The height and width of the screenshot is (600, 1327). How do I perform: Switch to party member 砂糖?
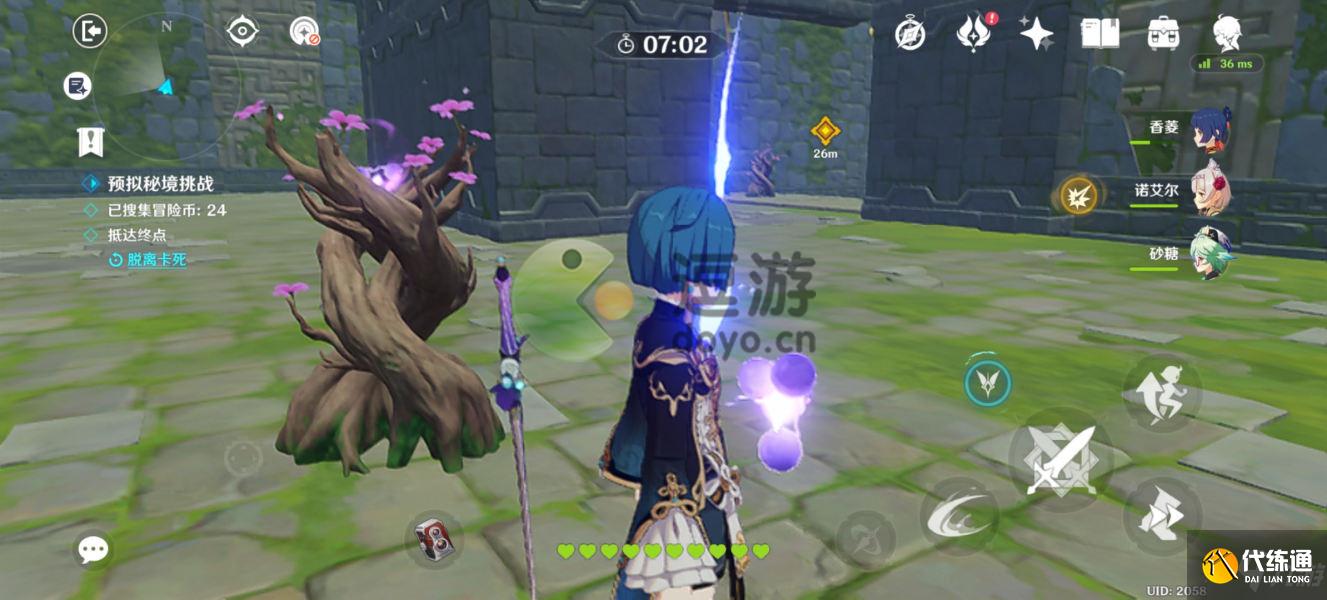tap(1211, 254)
